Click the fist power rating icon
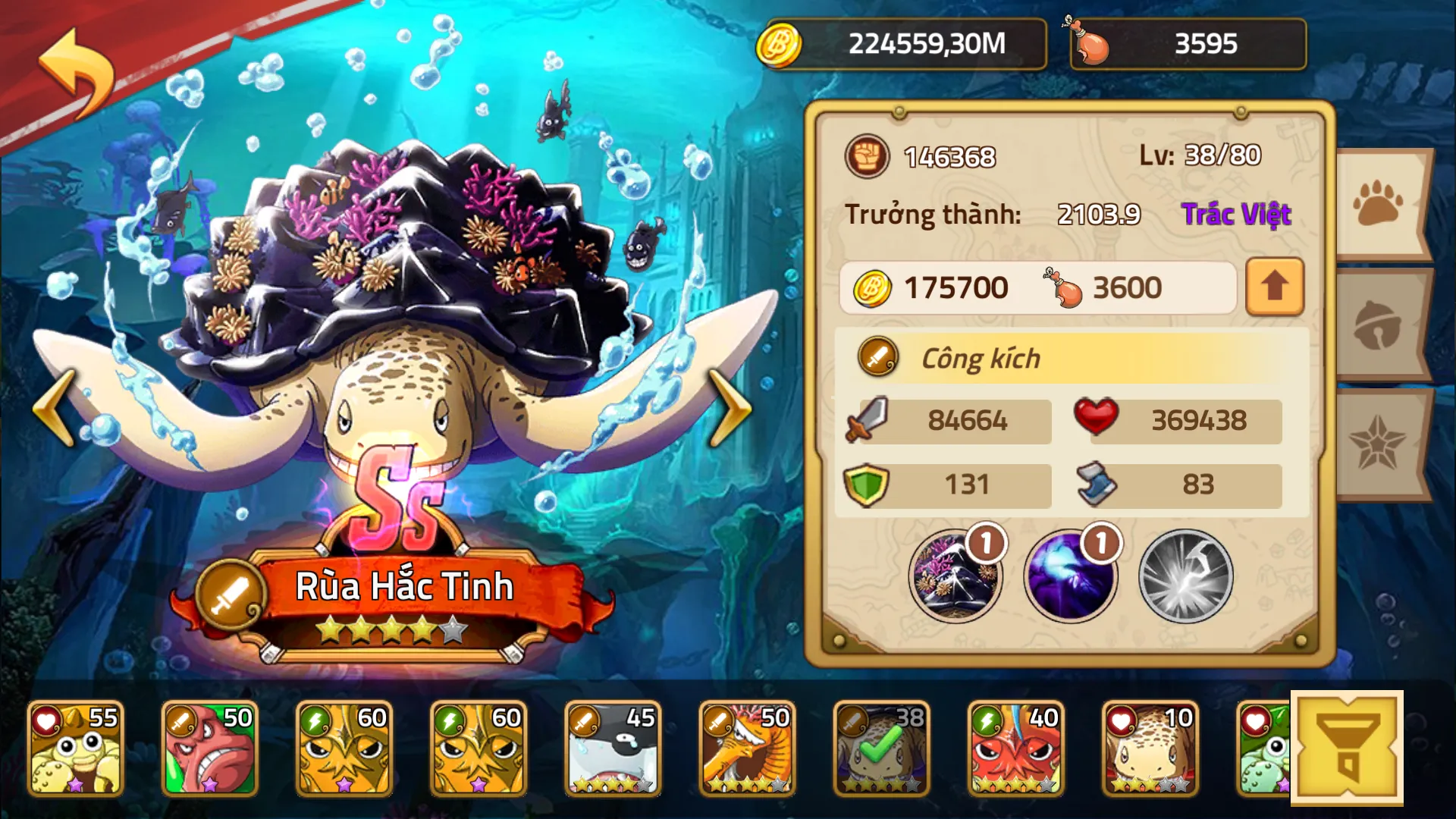This screenshot has height=819, width=1456. [x=867, y=157]
